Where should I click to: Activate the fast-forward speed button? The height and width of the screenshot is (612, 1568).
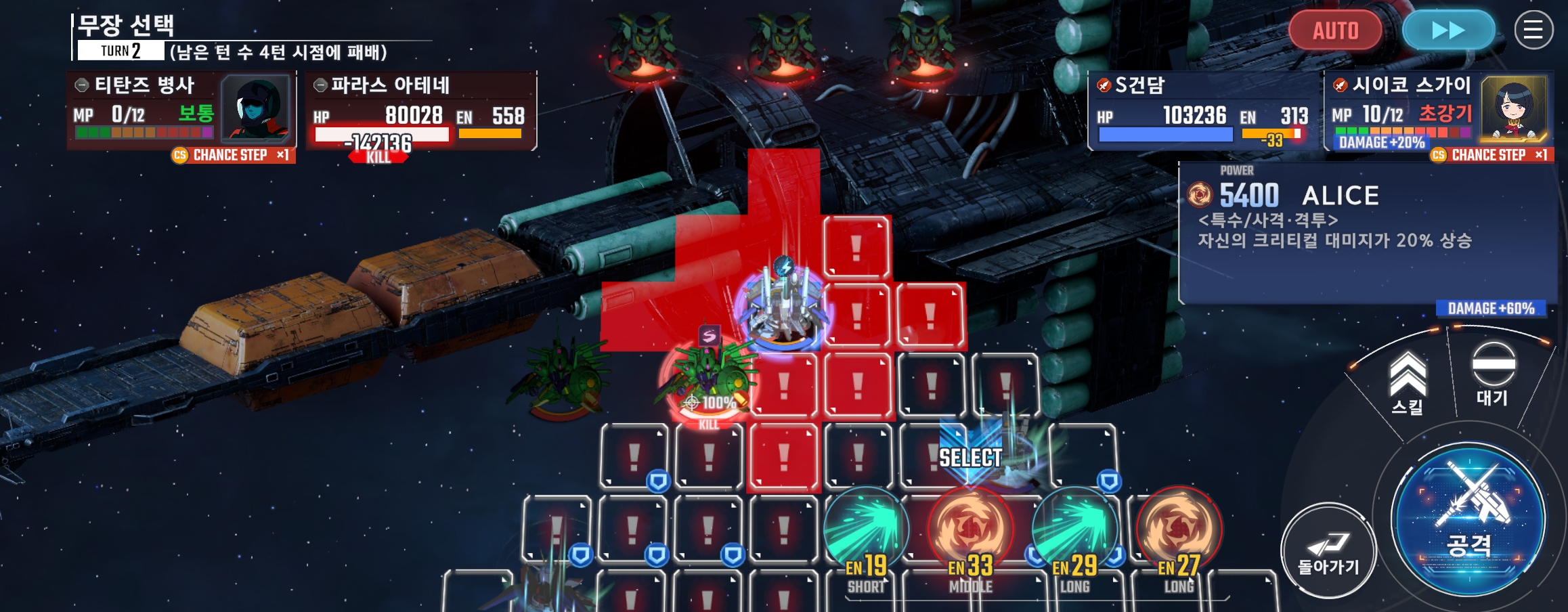click(1448, 30)
